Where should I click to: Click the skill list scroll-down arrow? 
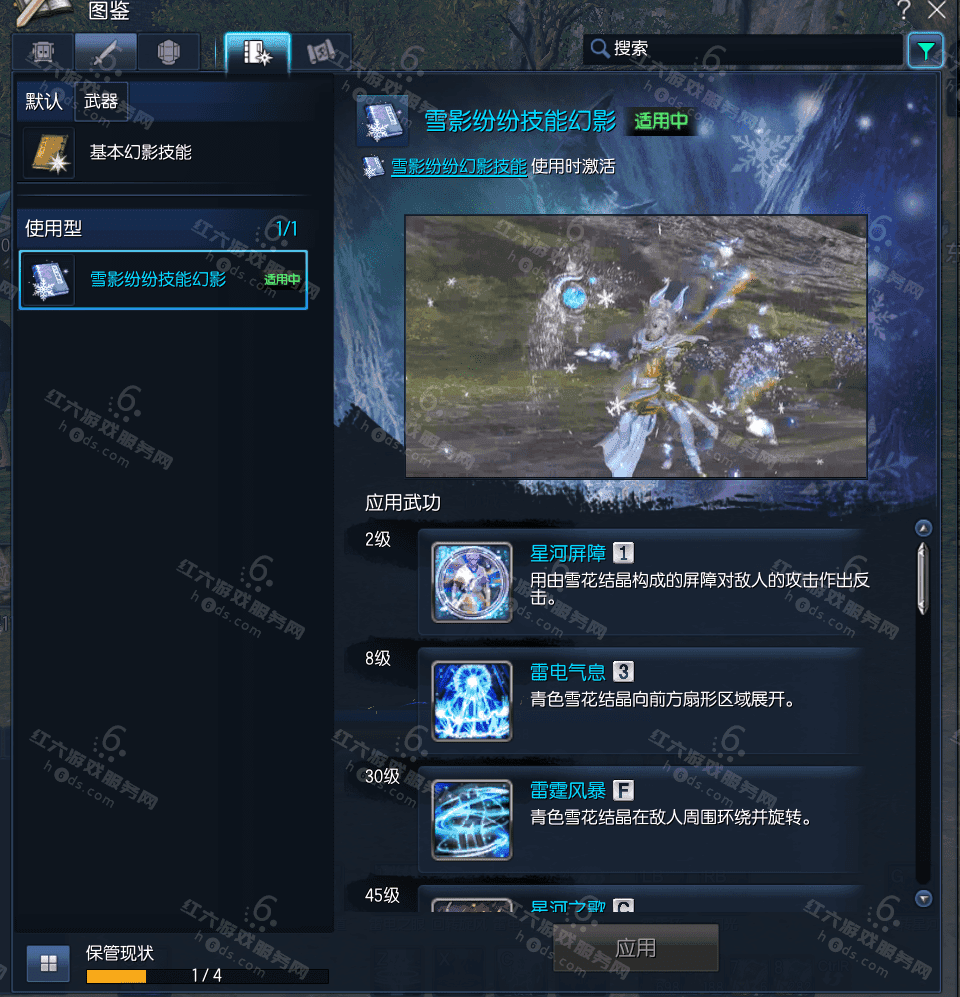(923, 898)
